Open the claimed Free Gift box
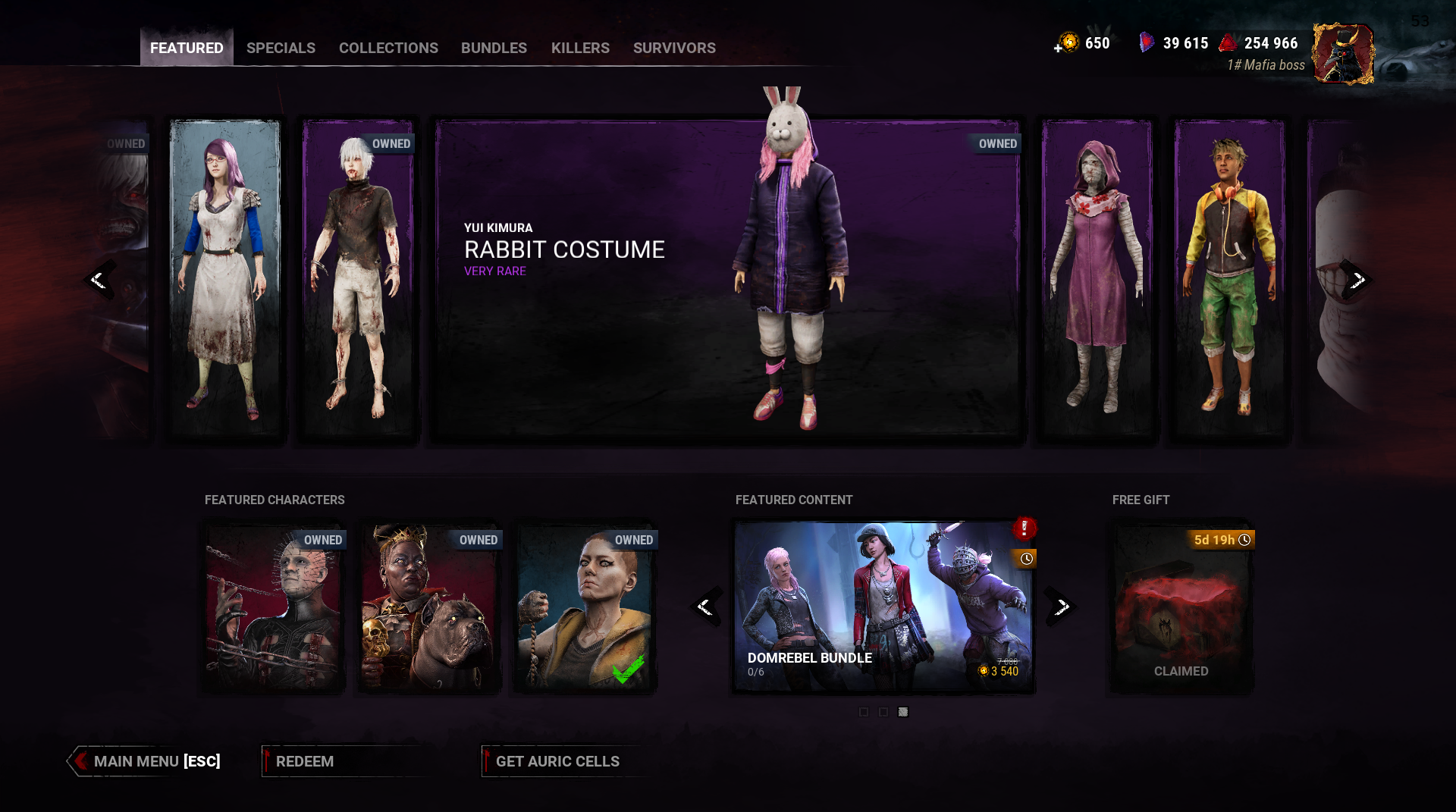Viewport: 1456px width, 812px height. point(1181,607)
